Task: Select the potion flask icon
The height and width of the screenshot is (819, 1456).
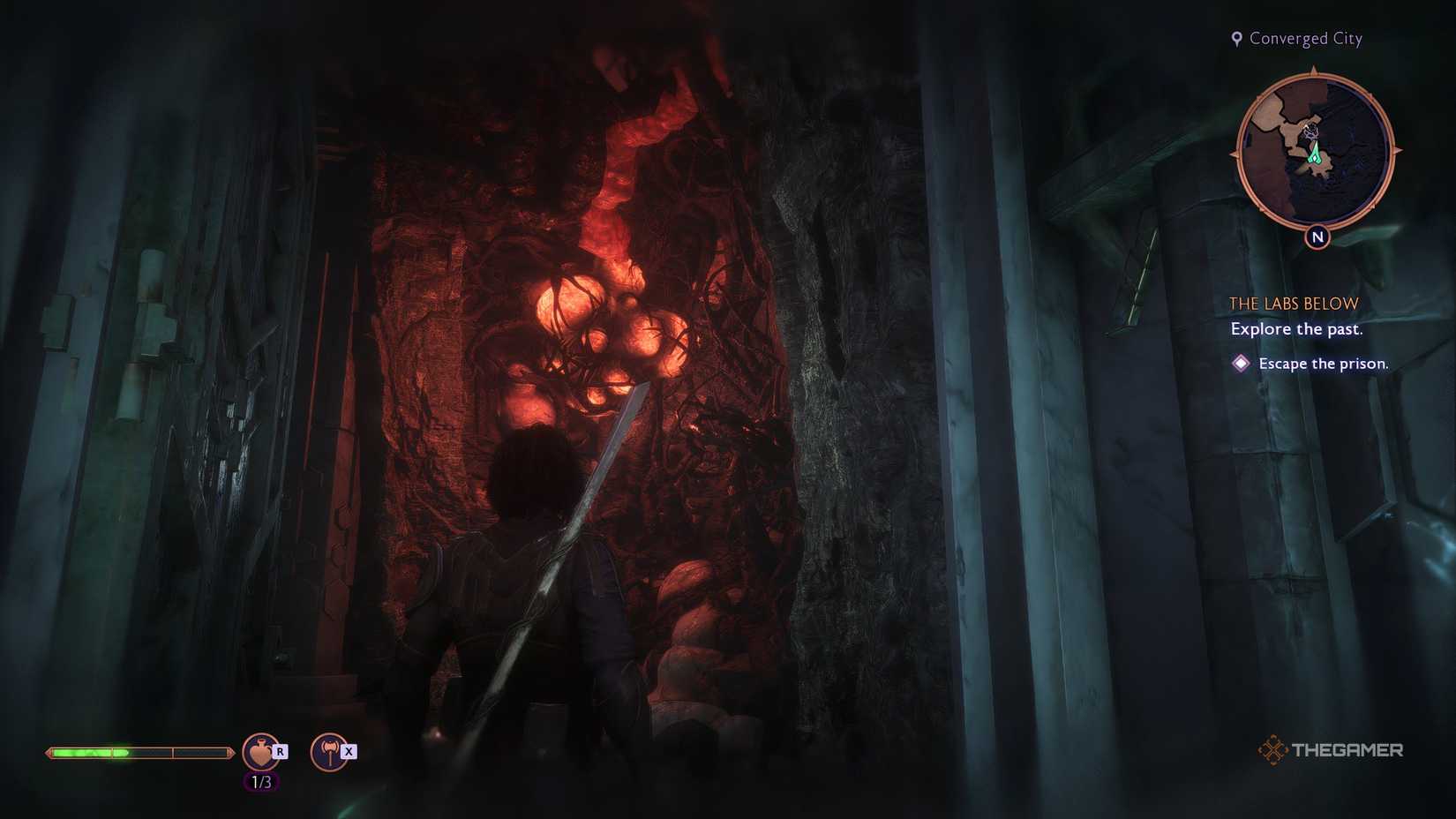Action: pyautogui.click(x=260, y=751)
